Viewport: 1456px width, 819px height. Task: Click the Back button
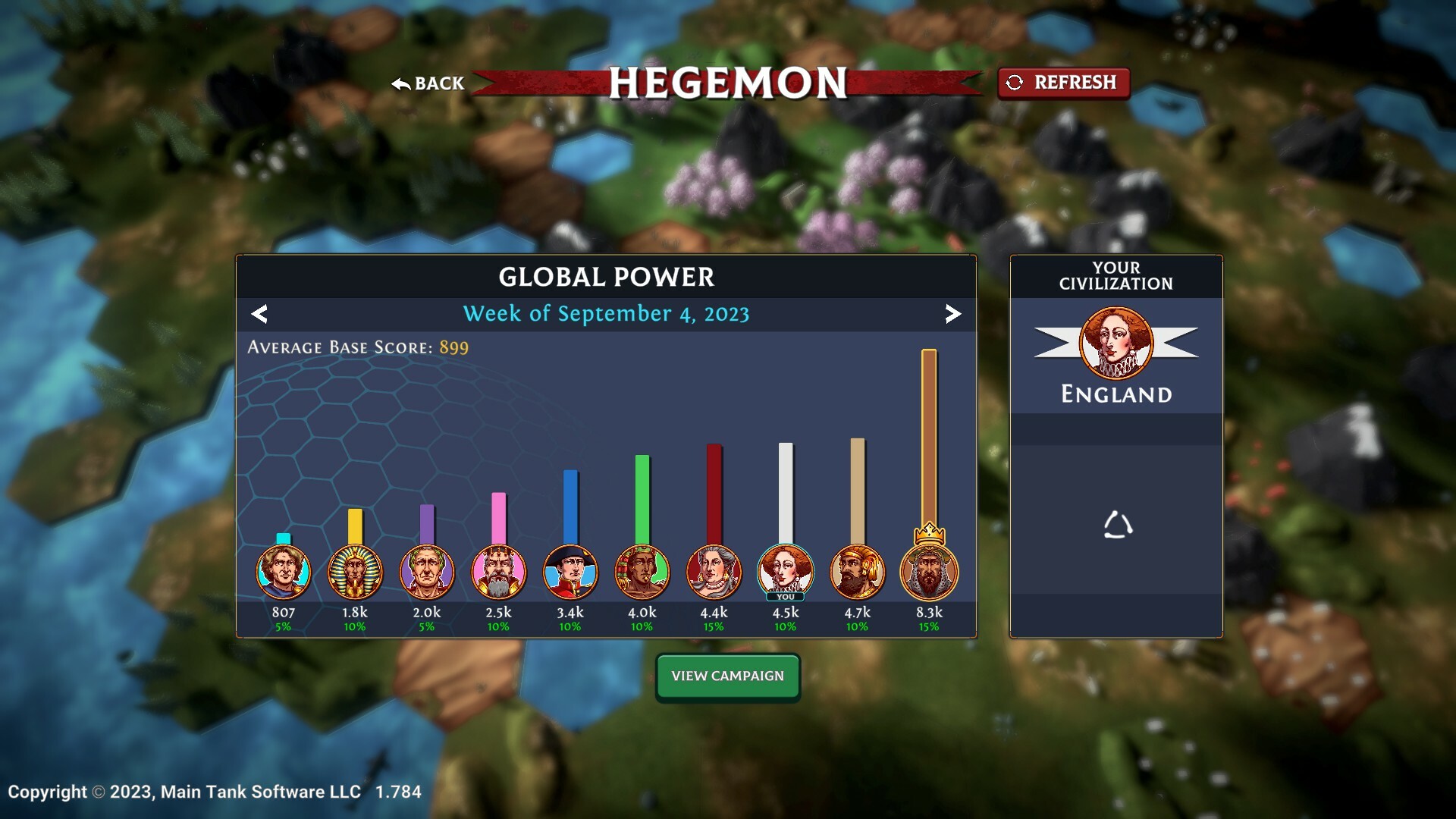click(427, 83)
